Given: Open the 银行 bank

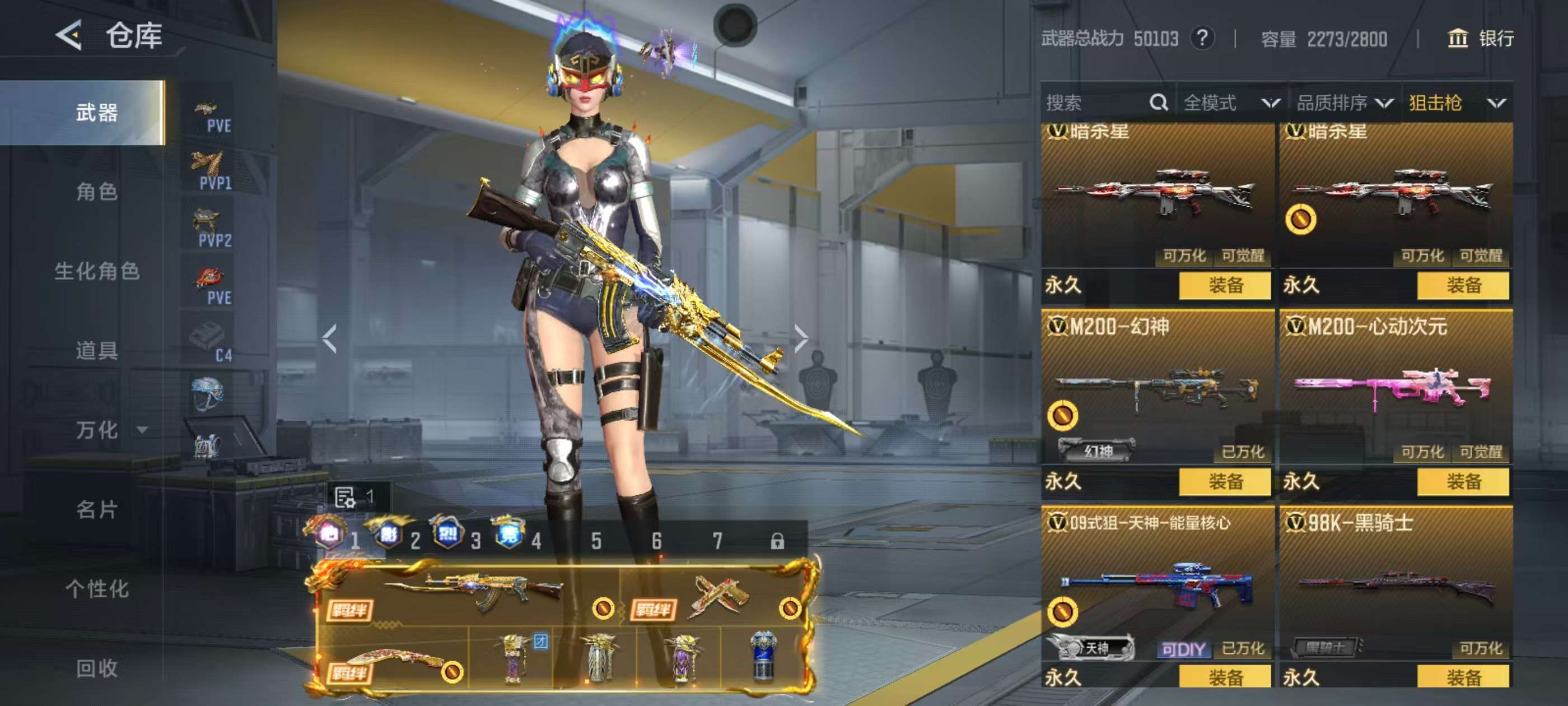Looking at the screenshot, I should (x=1480, y=38).
